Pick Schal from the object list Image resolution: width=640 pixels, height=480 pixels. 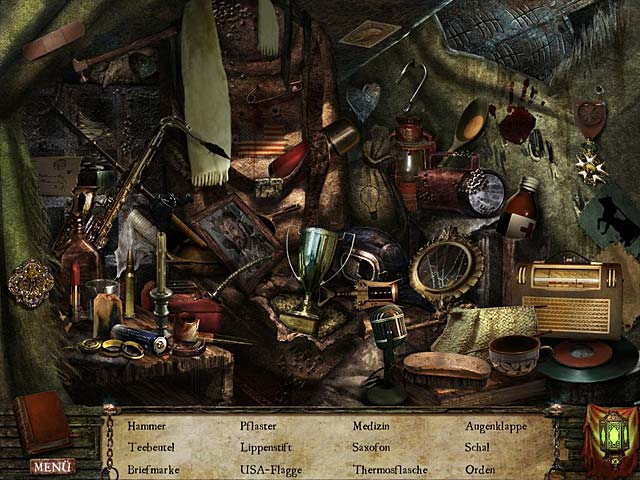(477, 447)
